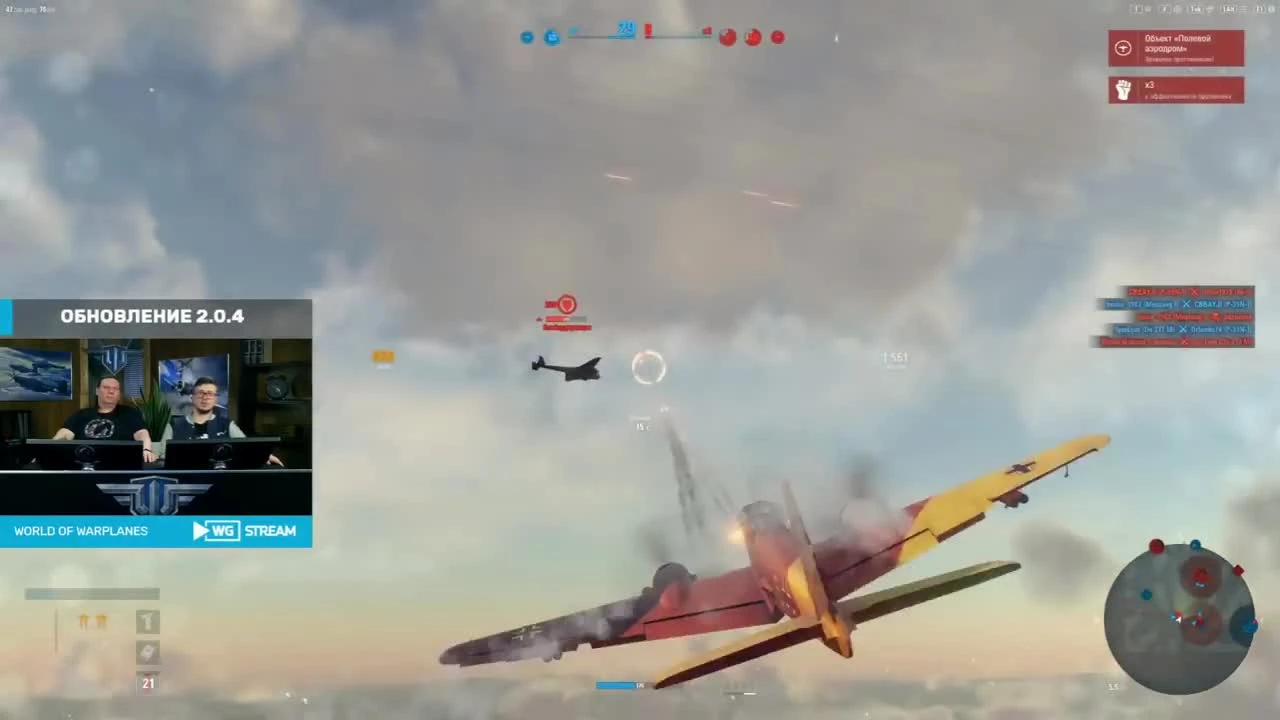Viewport: 1280px width, 720px height.
Task: Expand the kill feed panel on the right
Action: [x=1175, y=318]
